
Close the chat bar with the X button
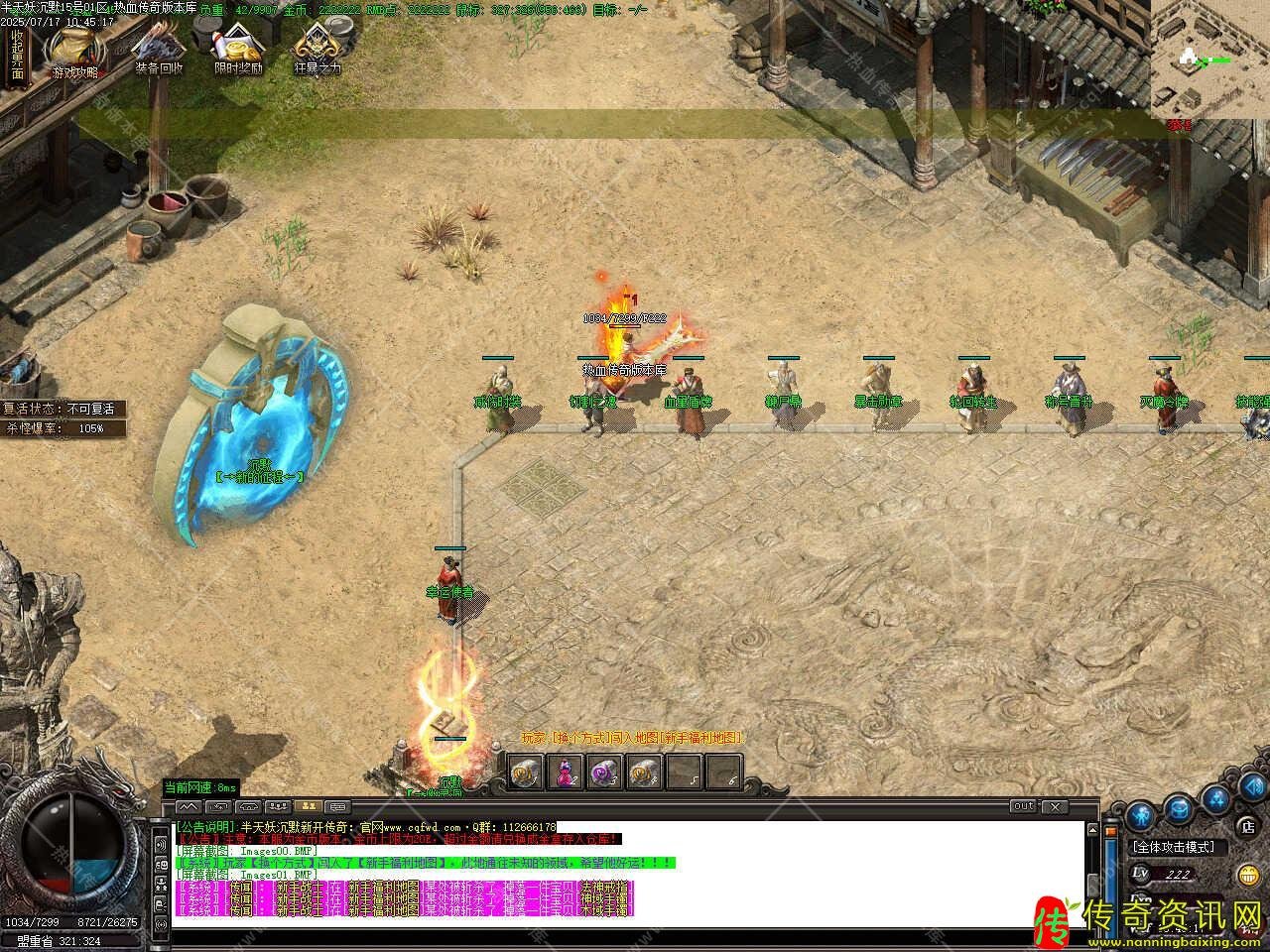pos(1054,806)
